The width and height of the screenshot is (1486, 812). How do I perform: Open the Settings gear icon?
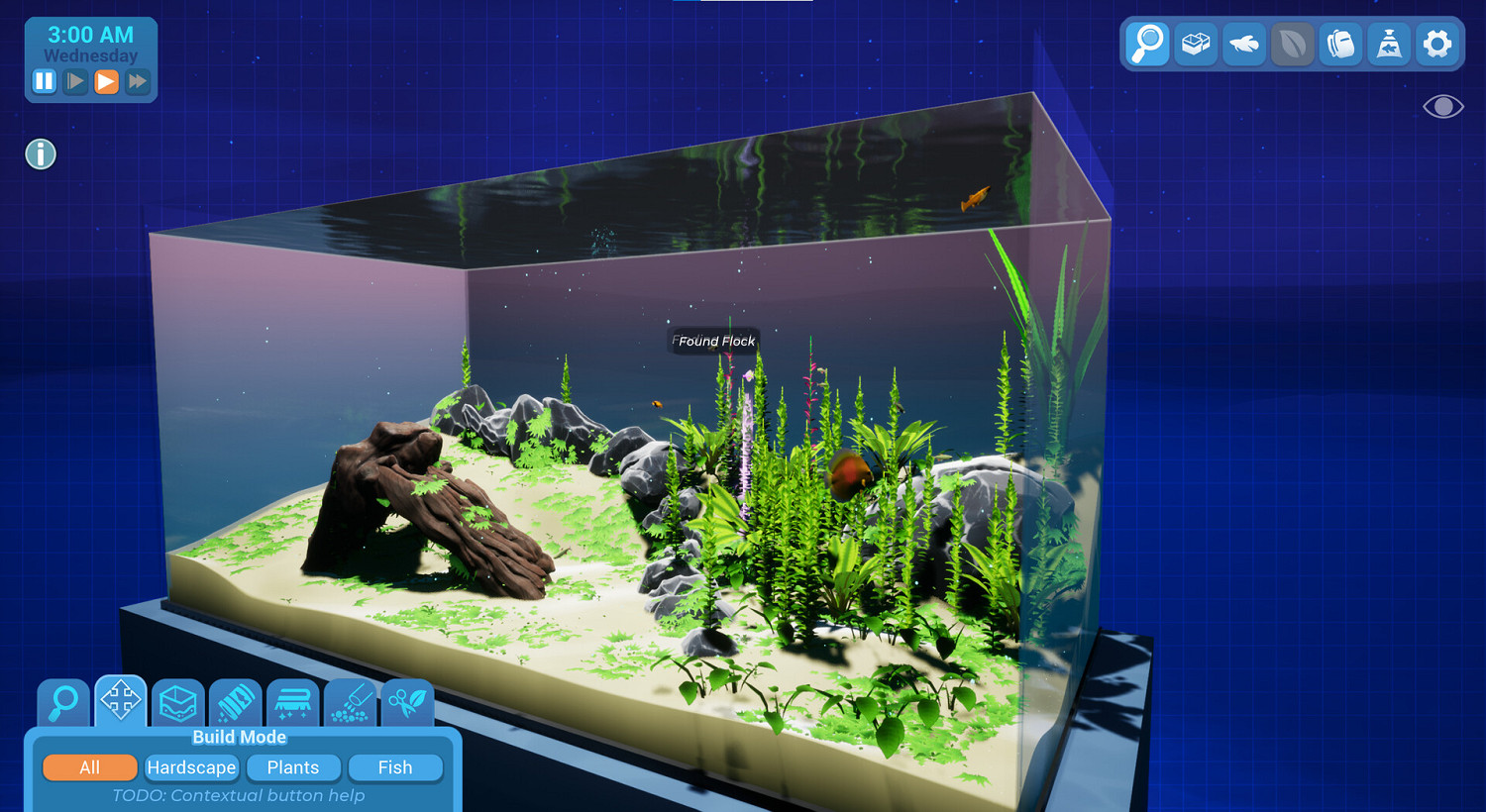pyautogui.click(x=1437, y=45)
